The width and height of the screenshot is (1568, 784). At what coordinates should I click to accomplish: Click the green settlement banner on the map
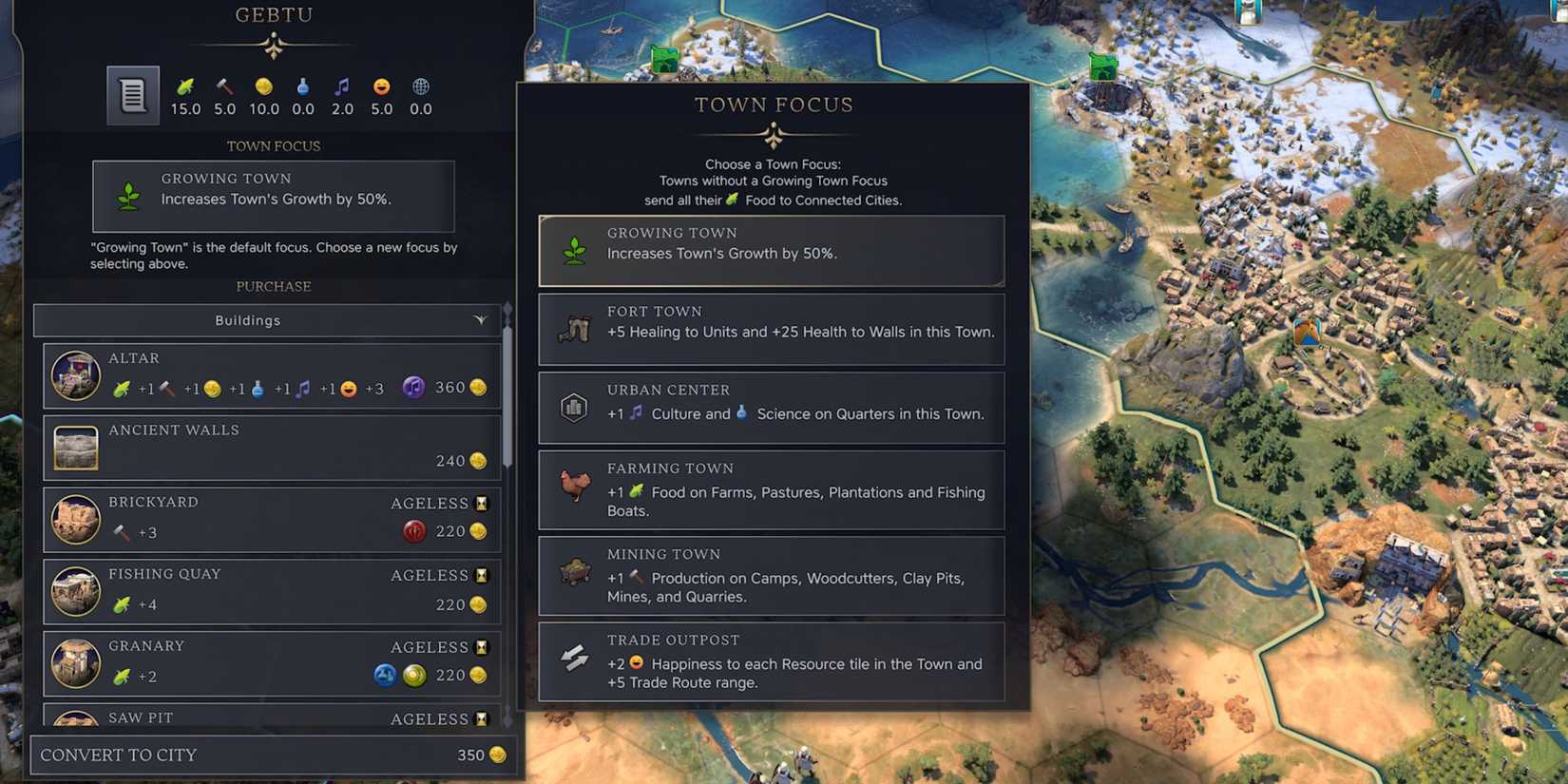click(663, 57)
